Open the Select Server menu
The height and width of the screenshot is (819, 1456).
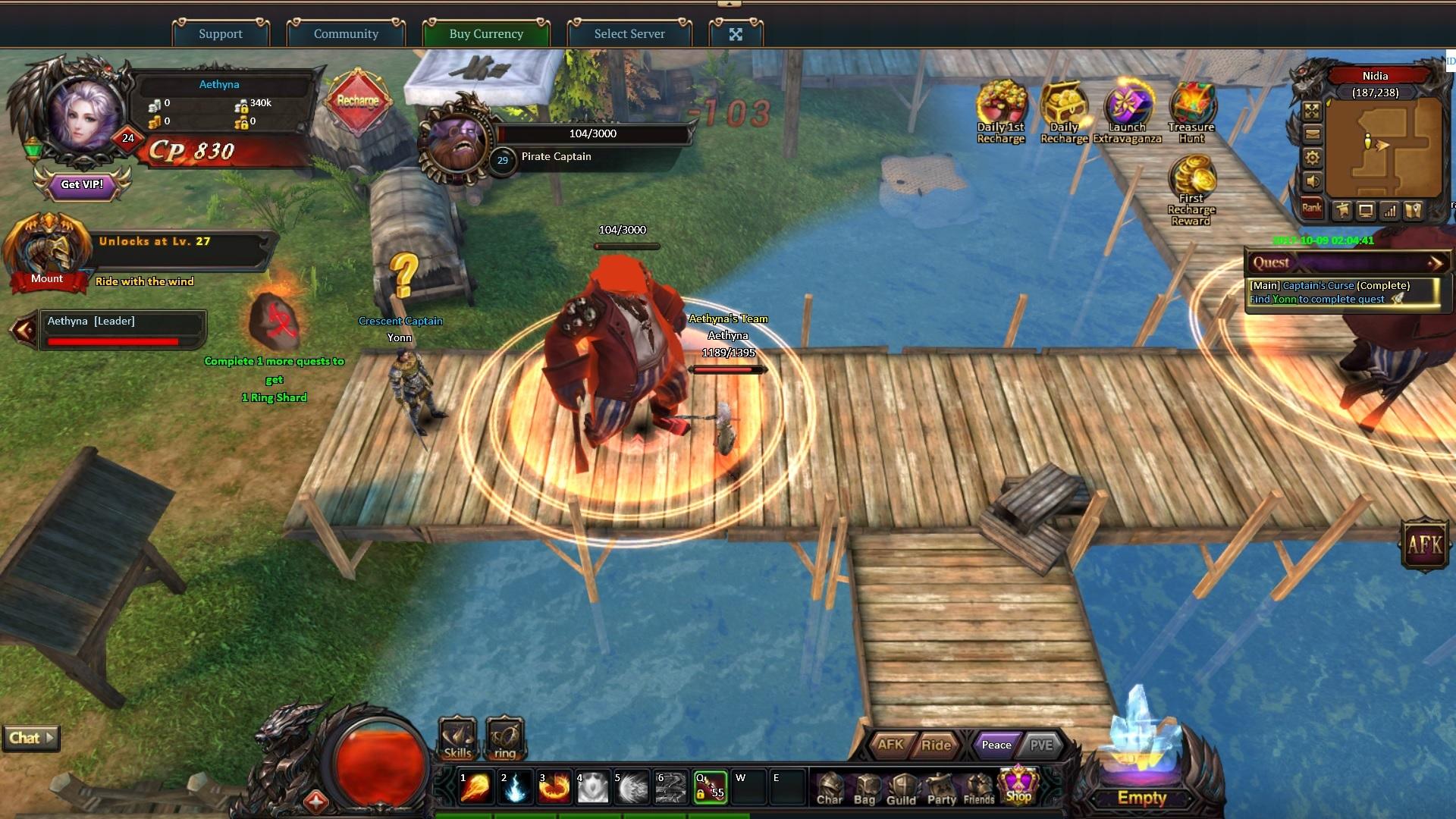[x=629, y=33]
